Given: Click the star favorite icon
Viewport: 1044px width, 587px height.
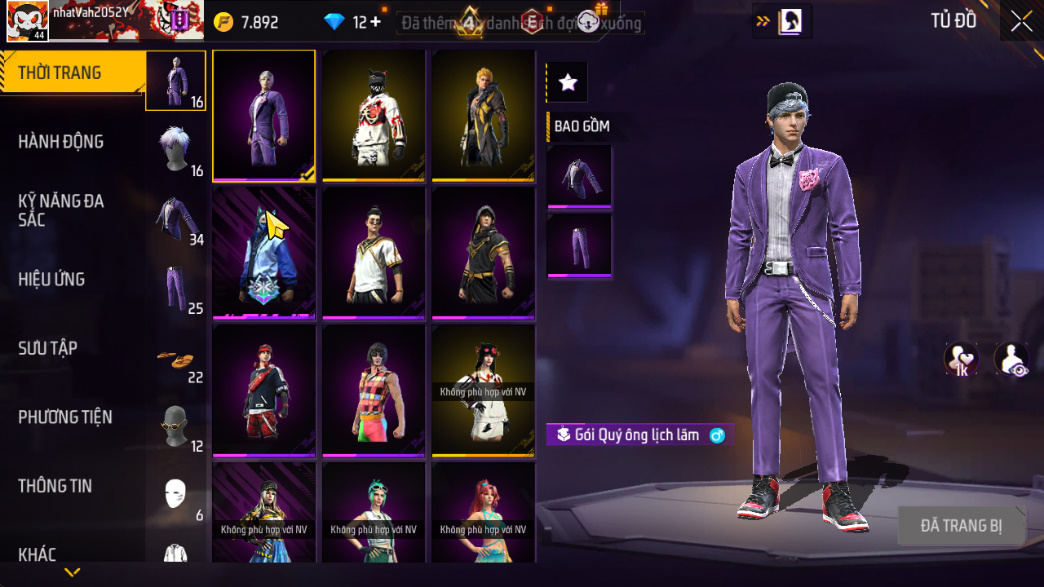Looking at the screenshot, I should click(x=568, y=83).
